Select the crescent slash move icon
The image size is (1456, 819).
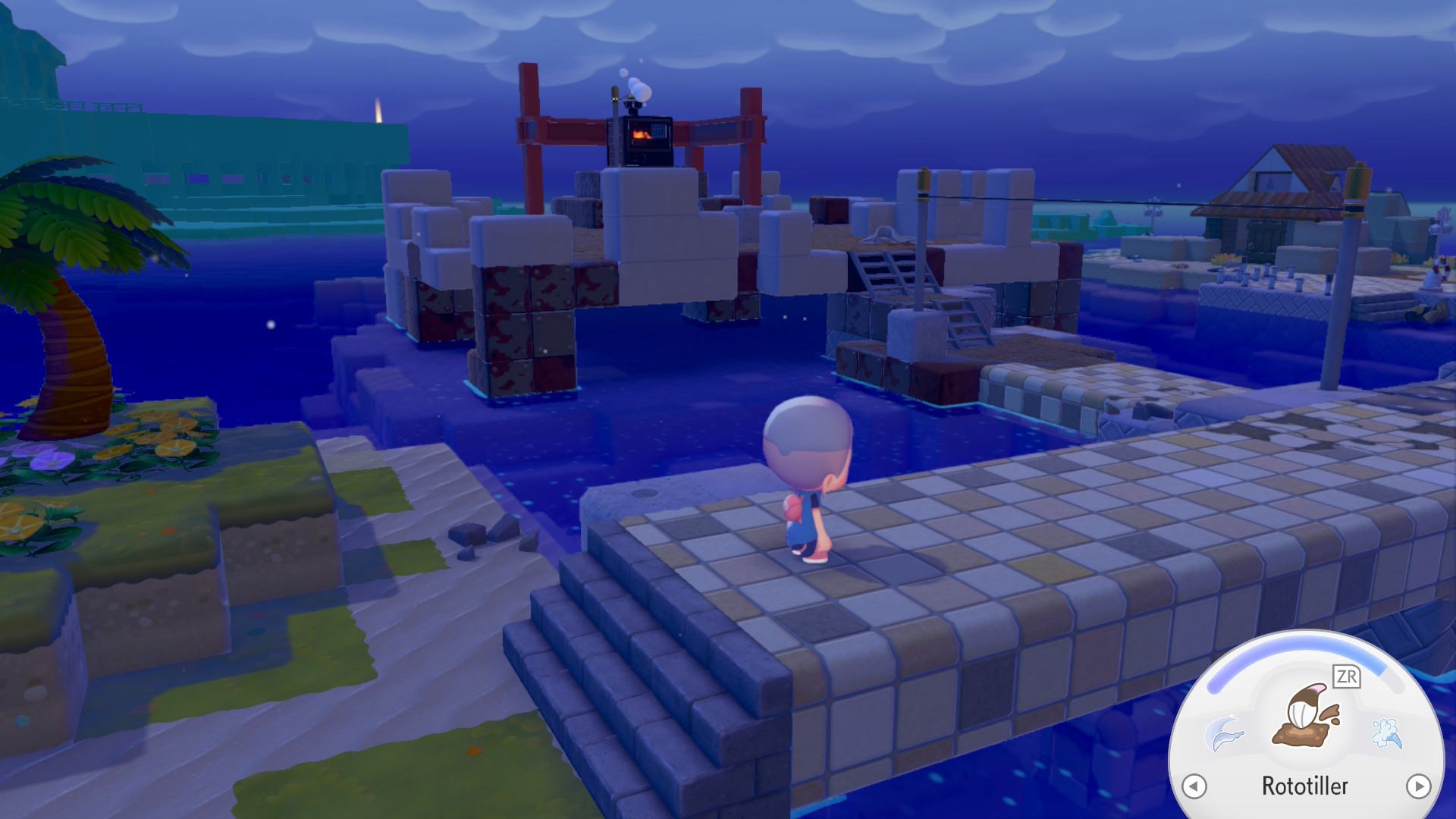tap(1224, 733)
